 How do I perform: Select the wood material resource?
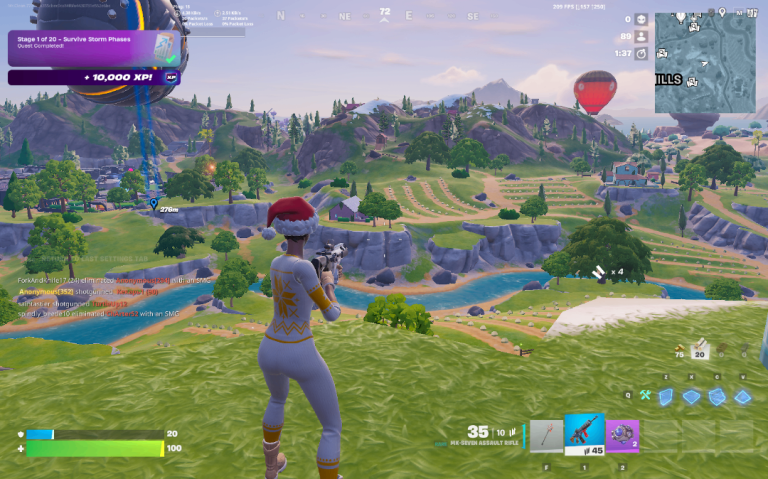pyautogui.click(x=681, y=349)
